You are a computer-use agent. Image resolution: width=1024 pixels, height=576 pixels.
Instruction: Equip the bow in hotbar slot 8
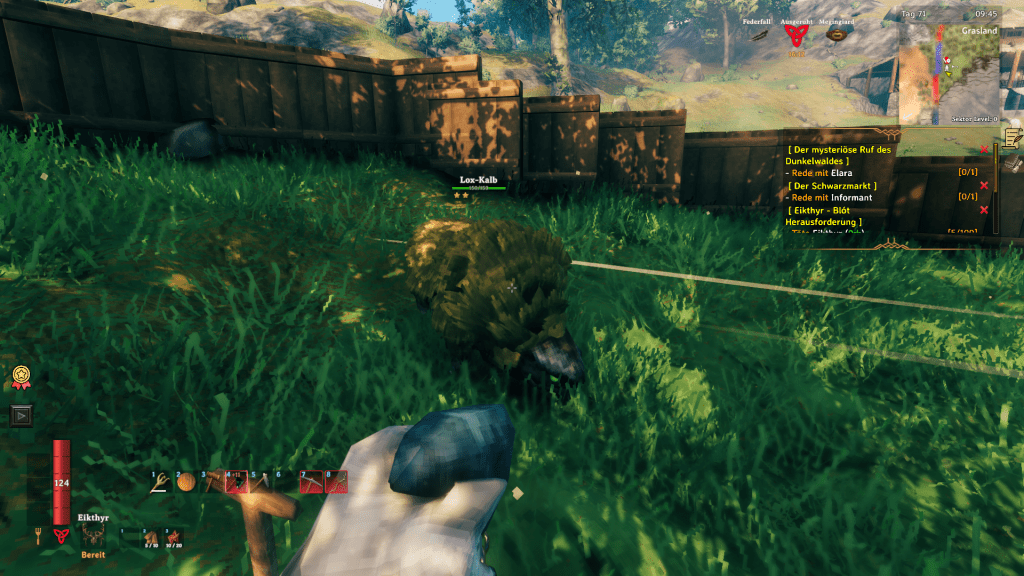coord(336,483)
